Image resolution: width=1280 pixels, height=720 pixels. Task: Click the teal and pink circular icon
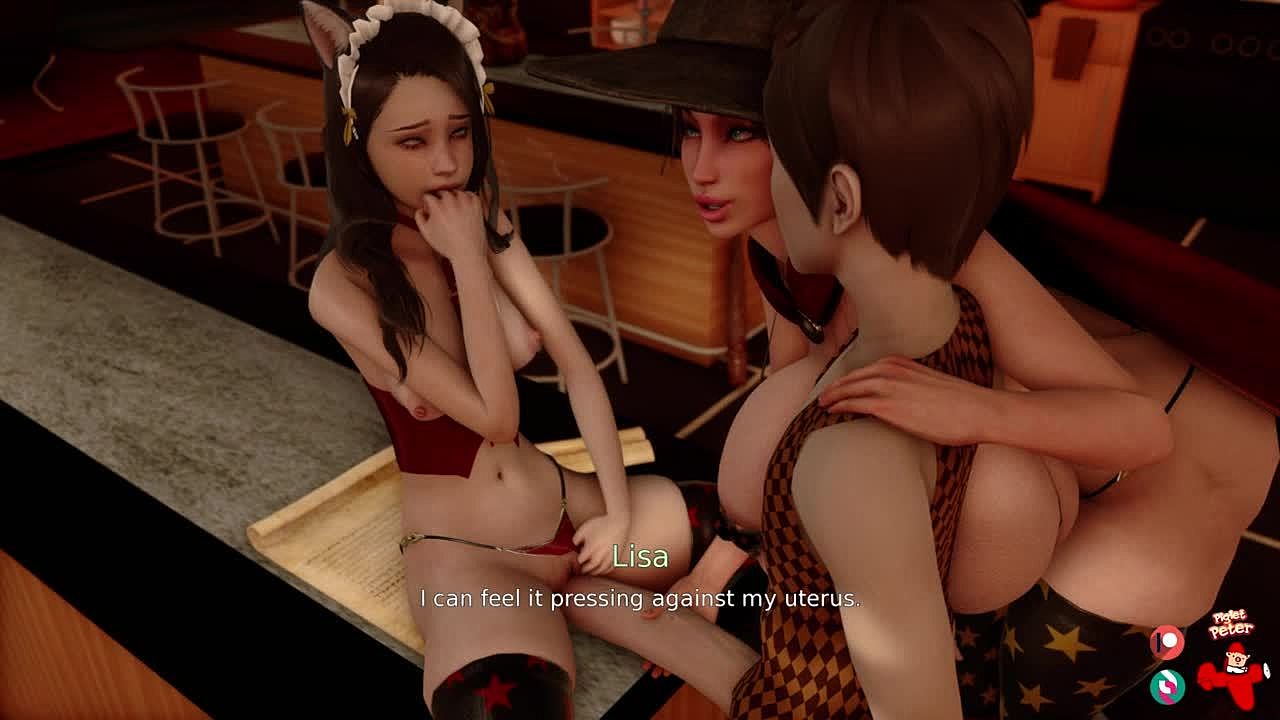(x=1167, y=686)
